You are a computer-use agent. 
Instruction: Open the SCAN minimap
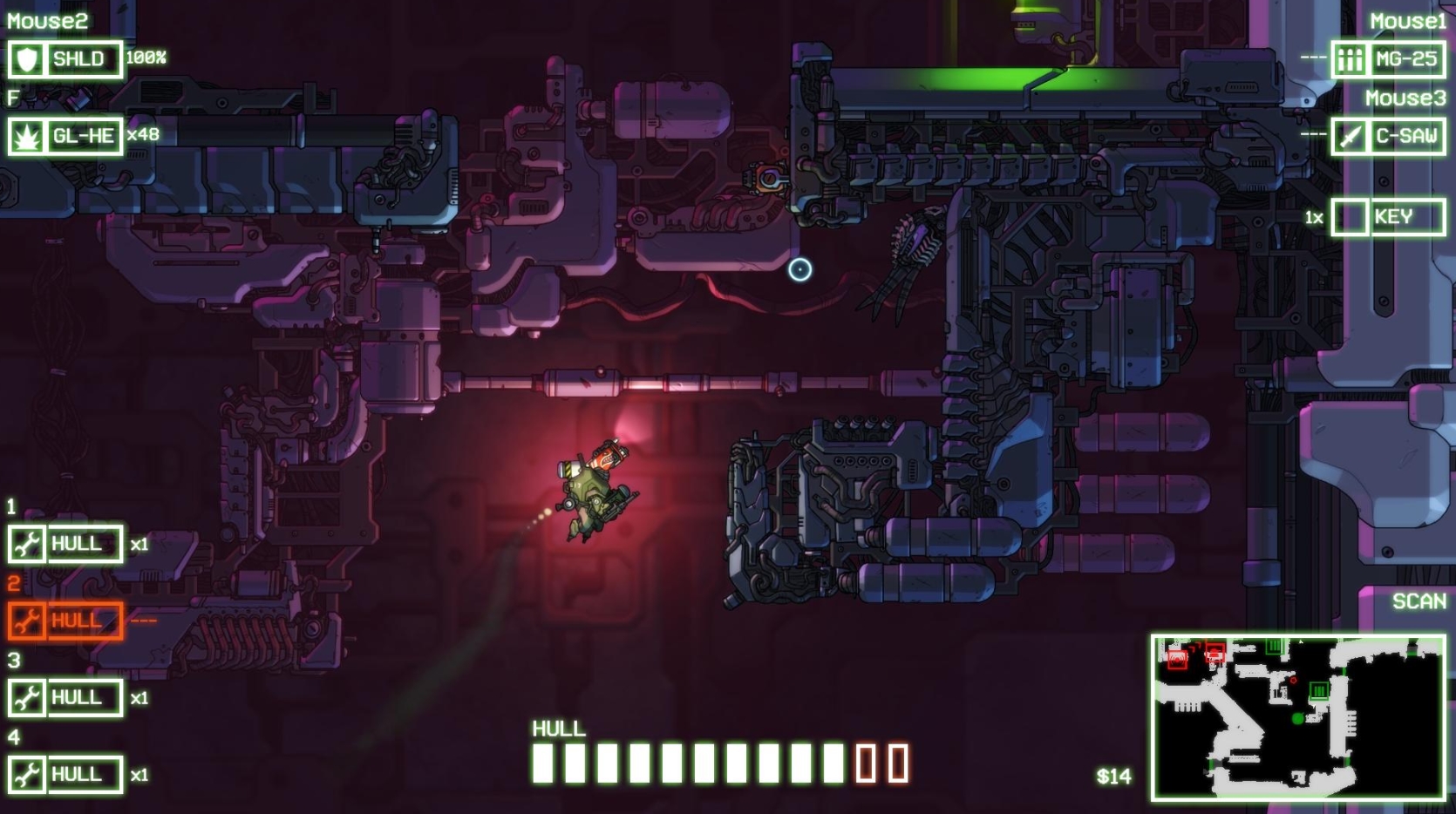click(1297, 717)
